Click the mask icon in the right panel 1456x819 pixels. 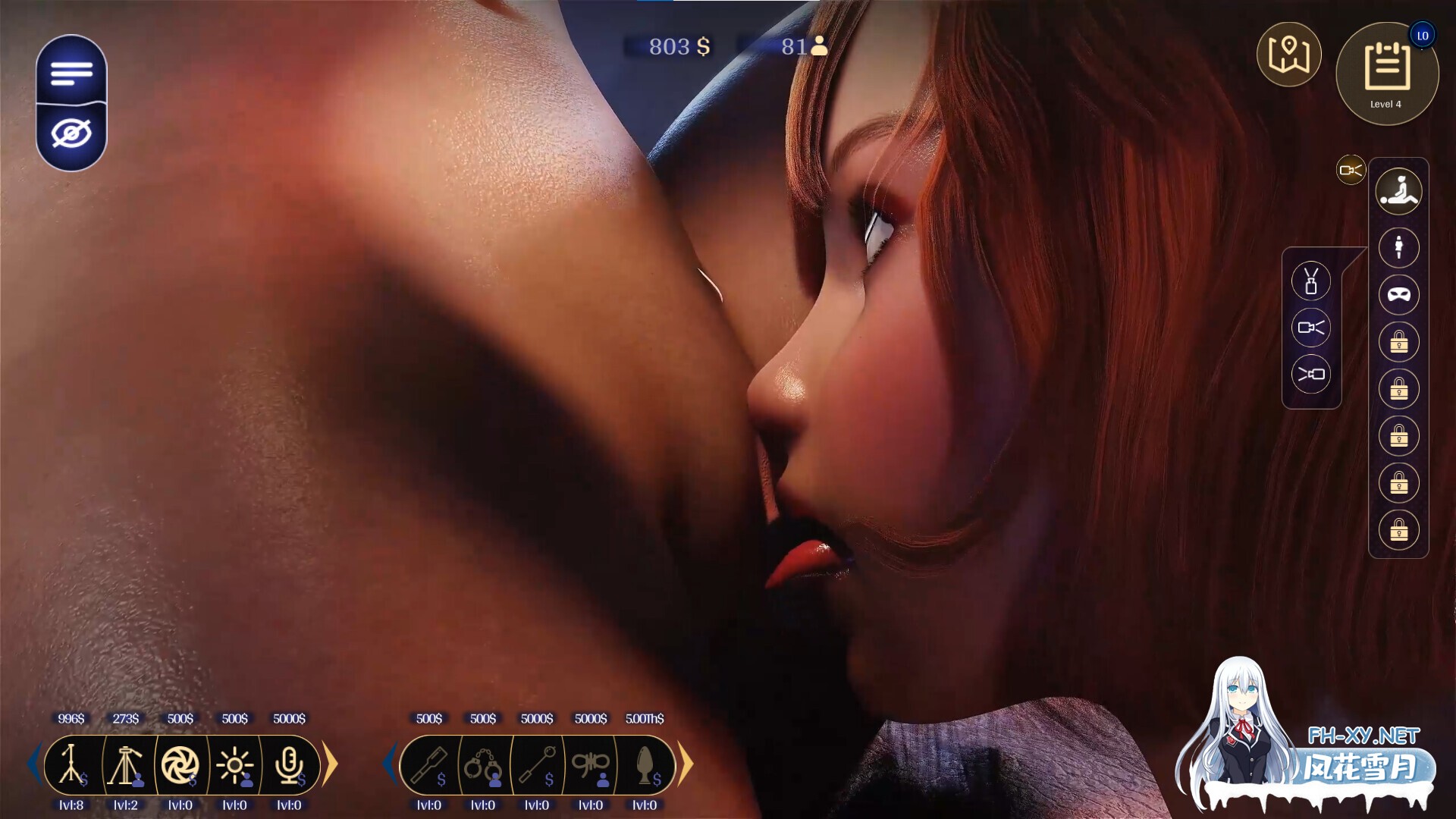[1398, 296]
